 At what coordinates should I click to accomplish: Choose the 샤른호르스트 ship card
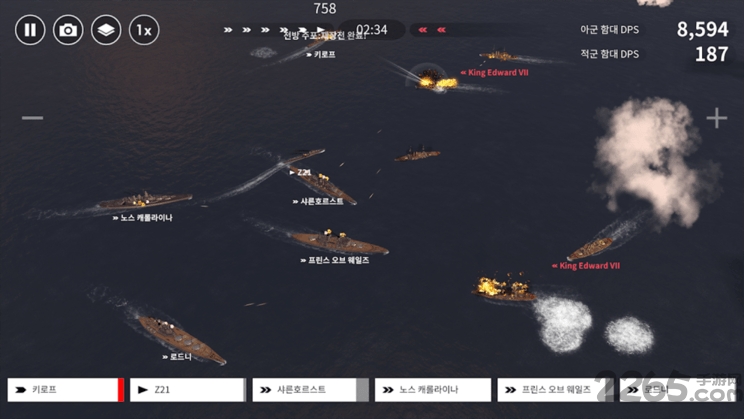[x=309, y=390]
